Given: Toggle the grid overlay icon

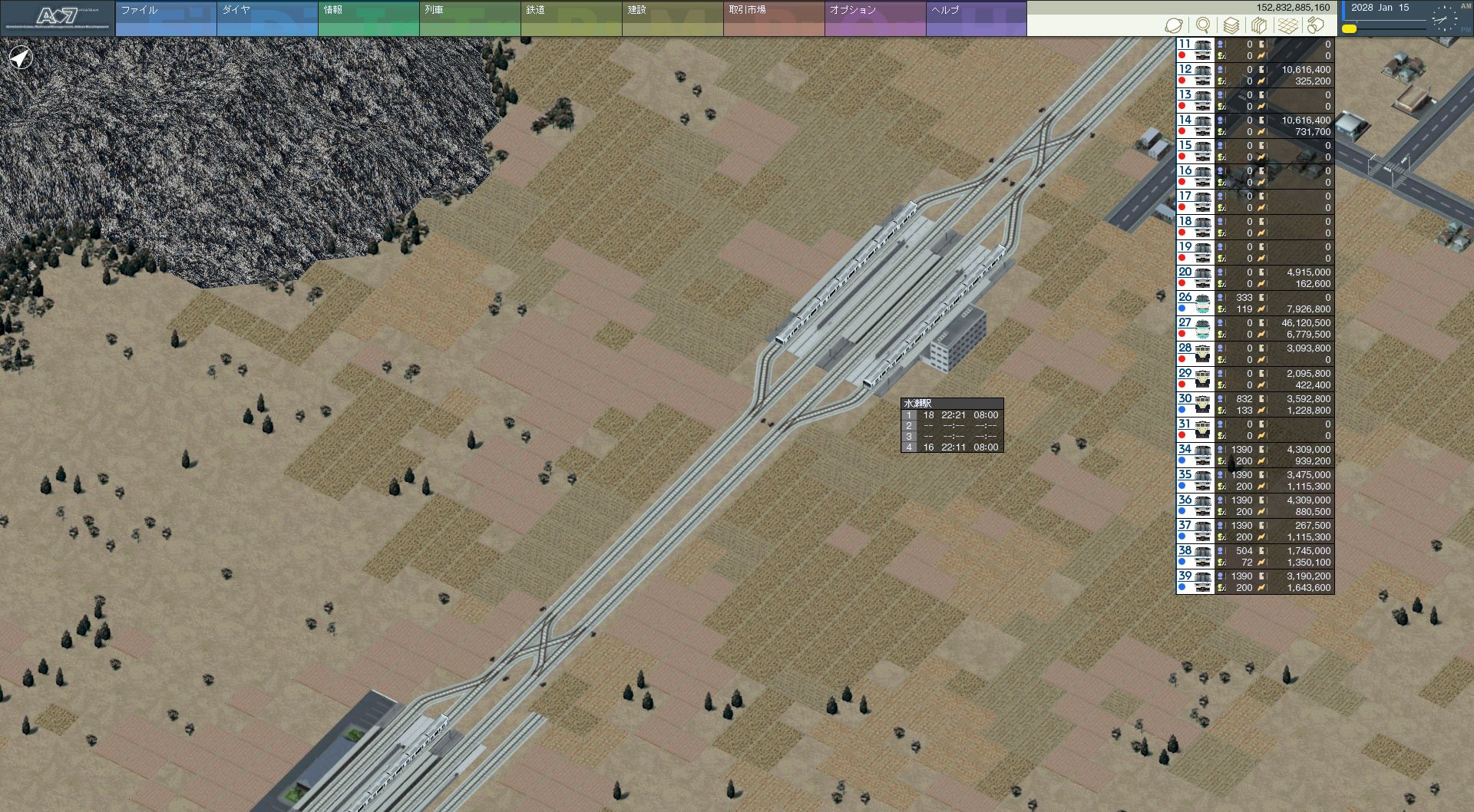Looking at the screenshot, I should click(1287, 25).
